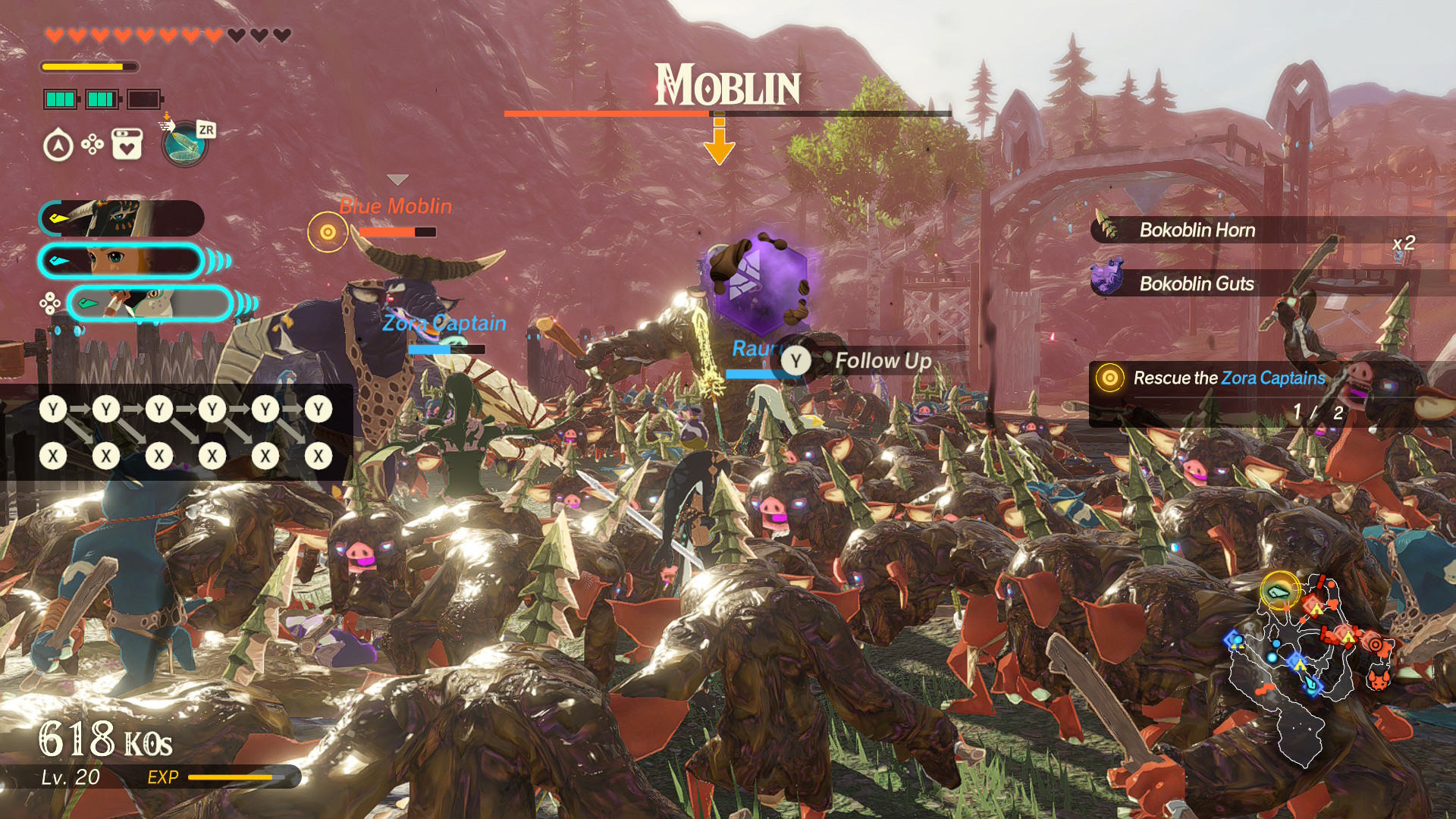Viewport: 1456px width, 819px height.
Task: Activate the Zonai rocket device icon
Action: [x=184, y=143]
